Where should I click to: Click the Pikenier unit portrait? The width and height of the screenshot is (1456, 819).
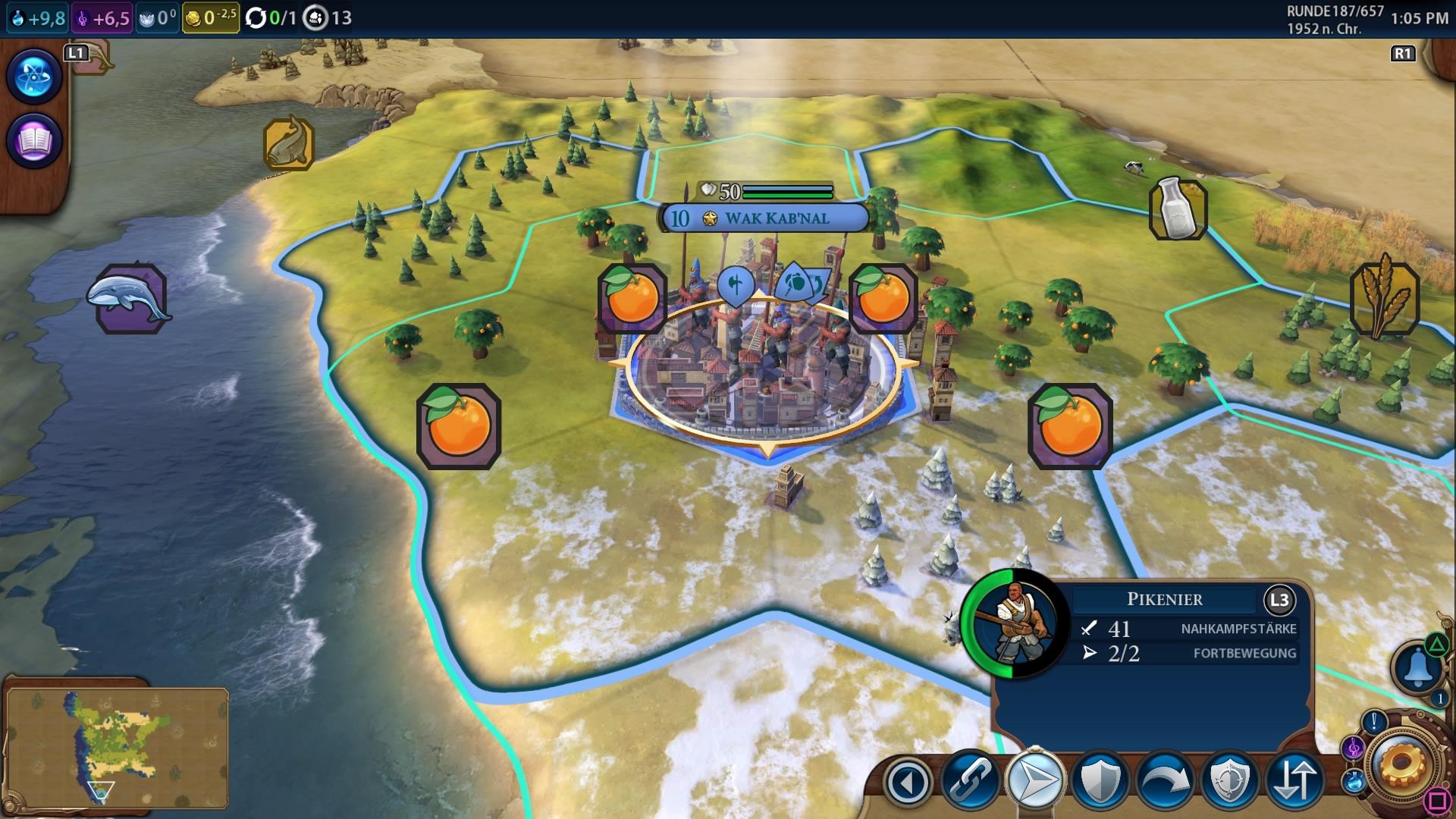[1014, 623]
